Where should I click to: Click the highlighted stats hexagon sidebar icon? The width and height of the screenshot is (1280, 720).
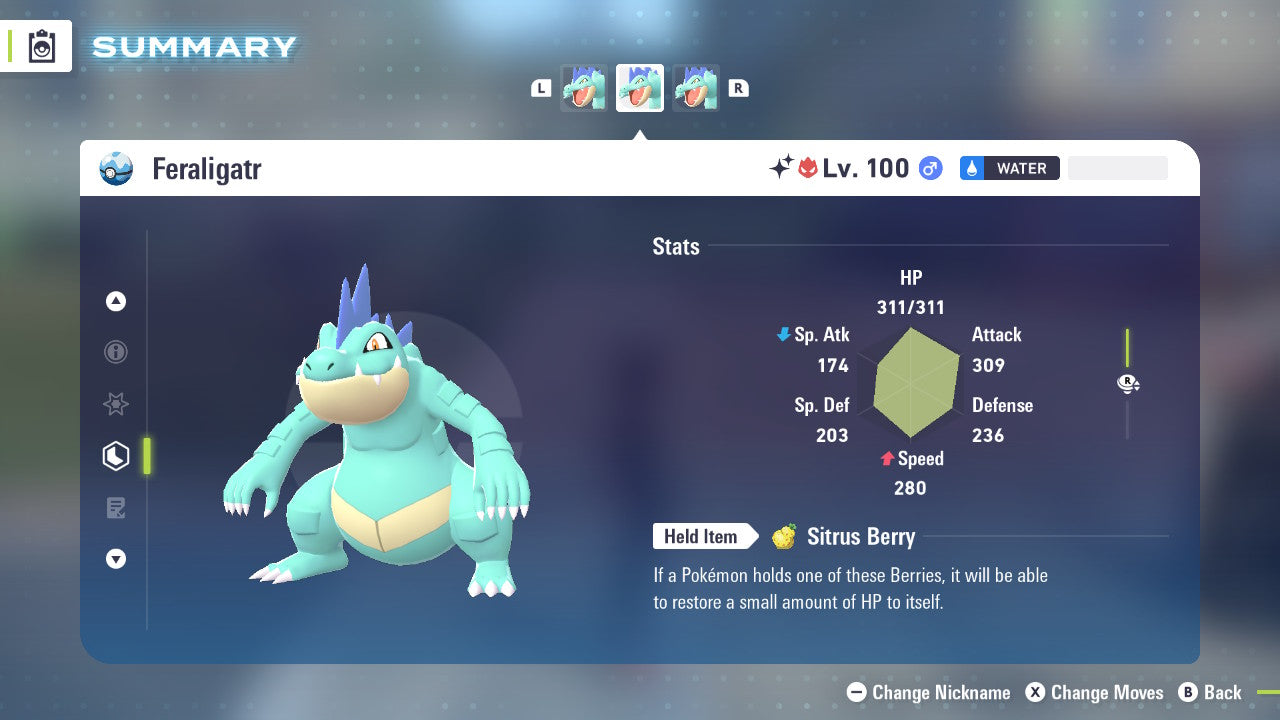pyautogui.click(x=115, y=456)
